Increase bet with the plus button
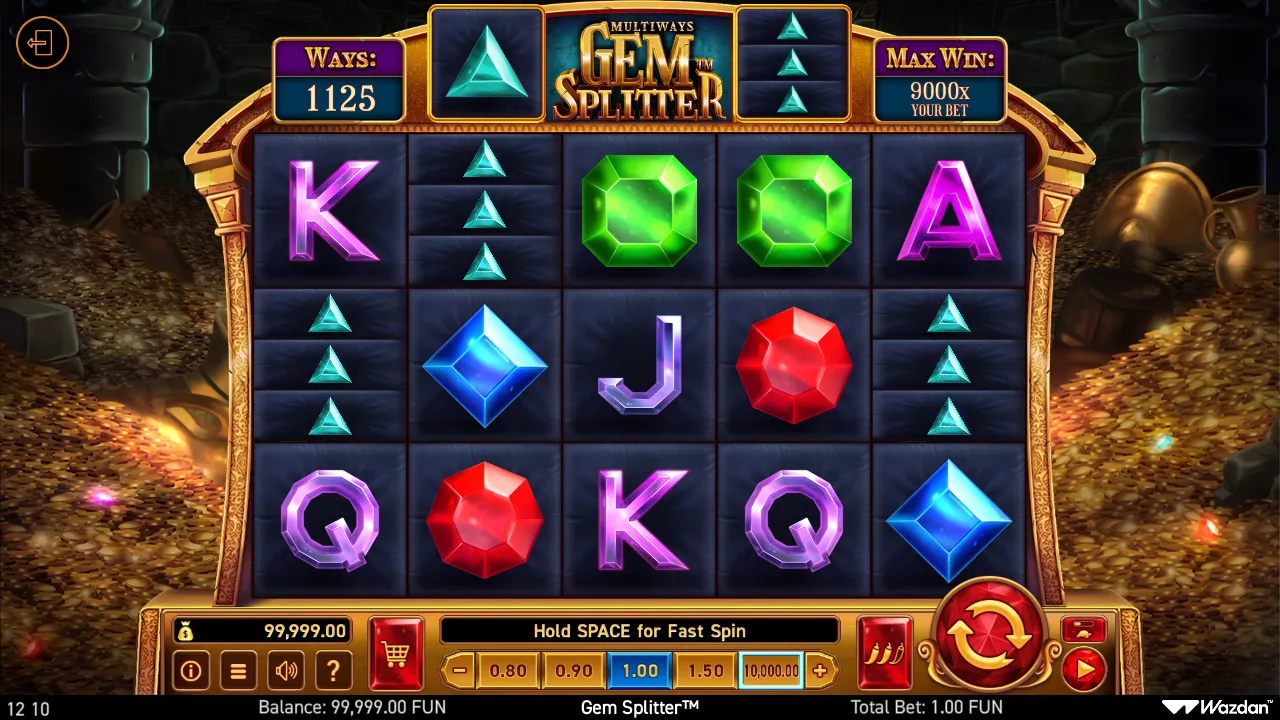 [x=820, y=671]
